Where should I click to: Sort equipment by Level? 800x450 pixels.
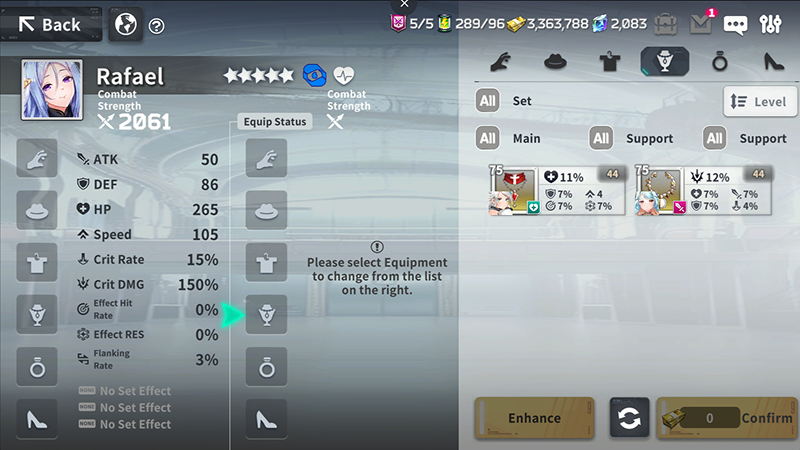pyautogui.click(x=760, y=101)
